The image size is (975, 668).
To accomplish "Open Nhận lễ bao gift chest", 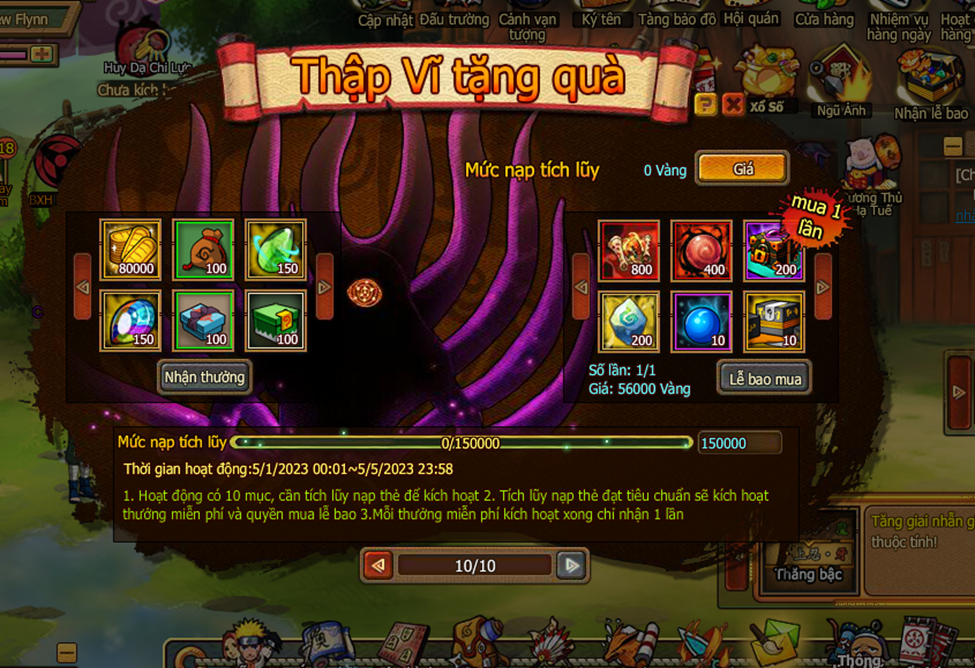I will pos(930,85).
